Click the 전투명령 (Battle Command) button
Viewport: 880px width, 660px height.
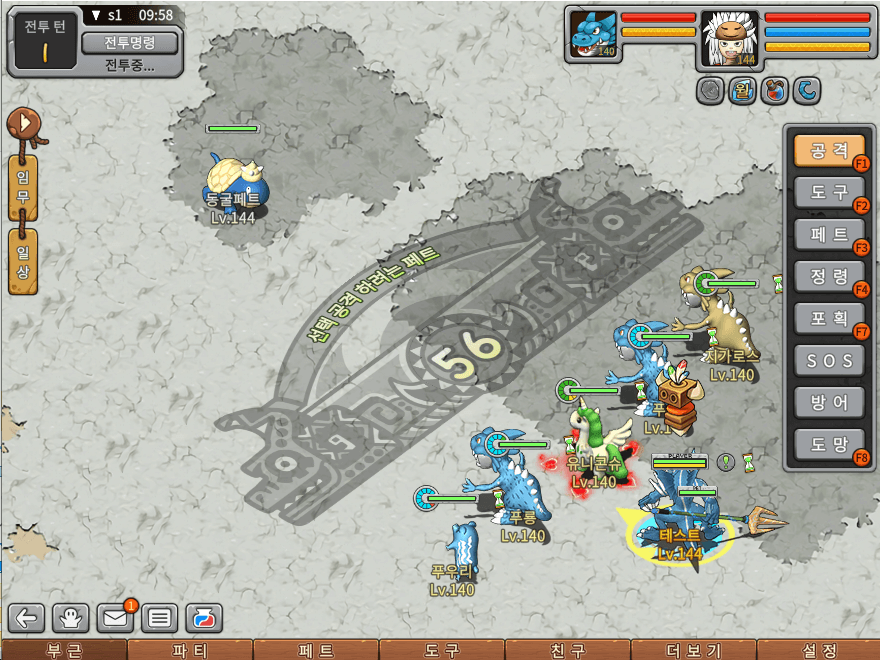(x=129, y=43)
